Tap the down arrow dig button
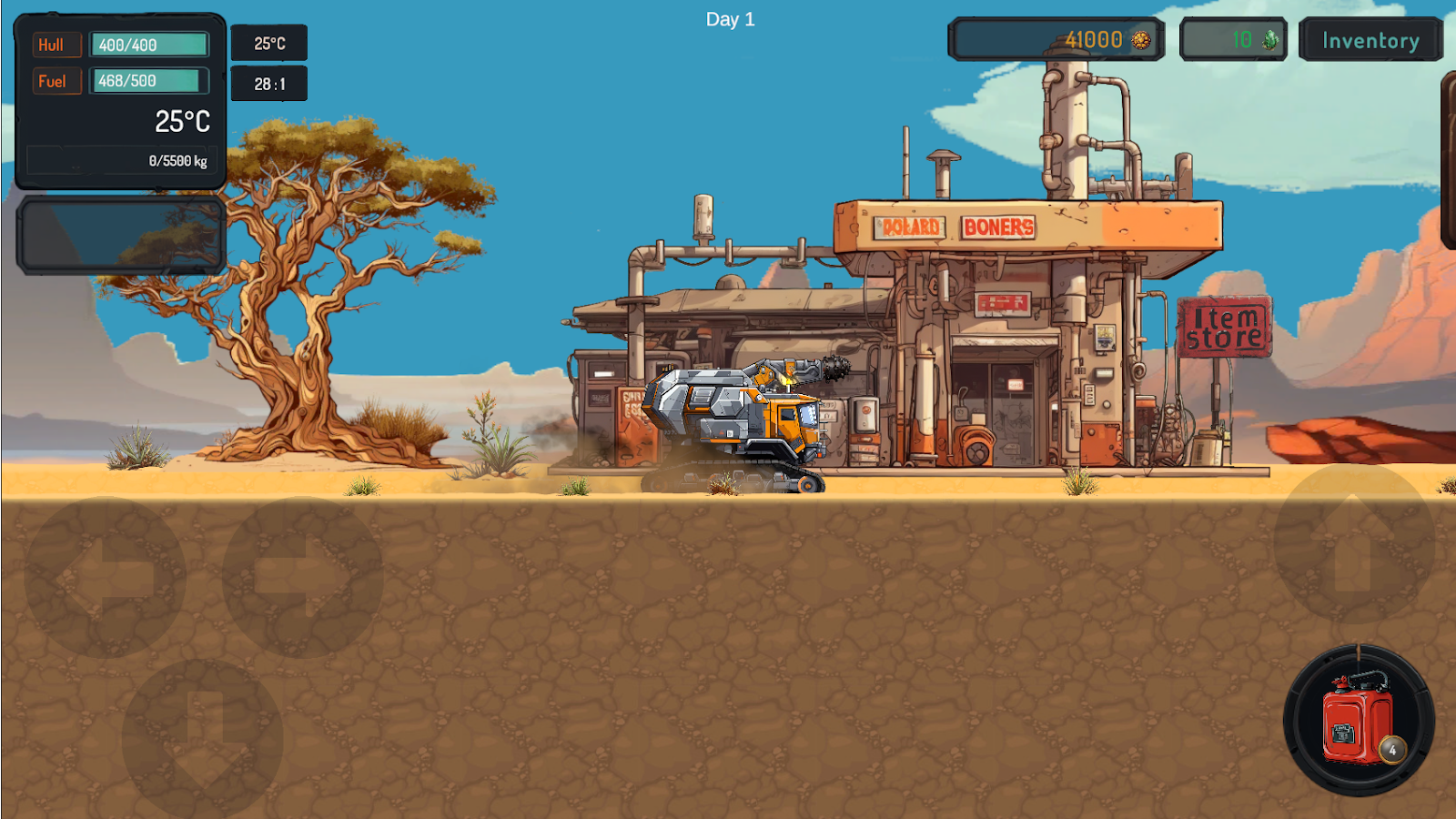The height and width of the screenshot is (819, 1456). (202, 737)
